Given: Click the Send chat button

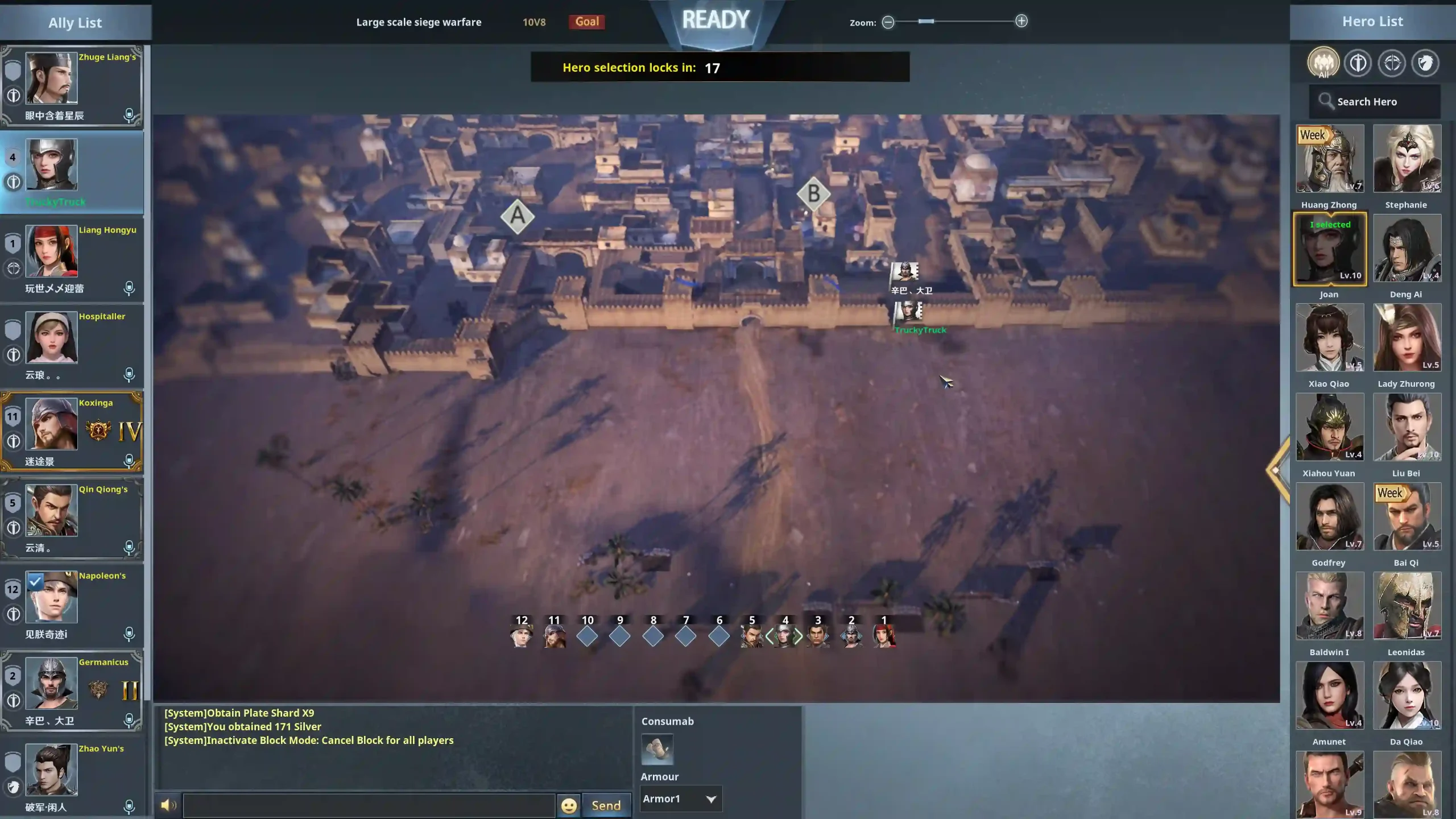Looking at the screenshot, I should click(606, 805).
